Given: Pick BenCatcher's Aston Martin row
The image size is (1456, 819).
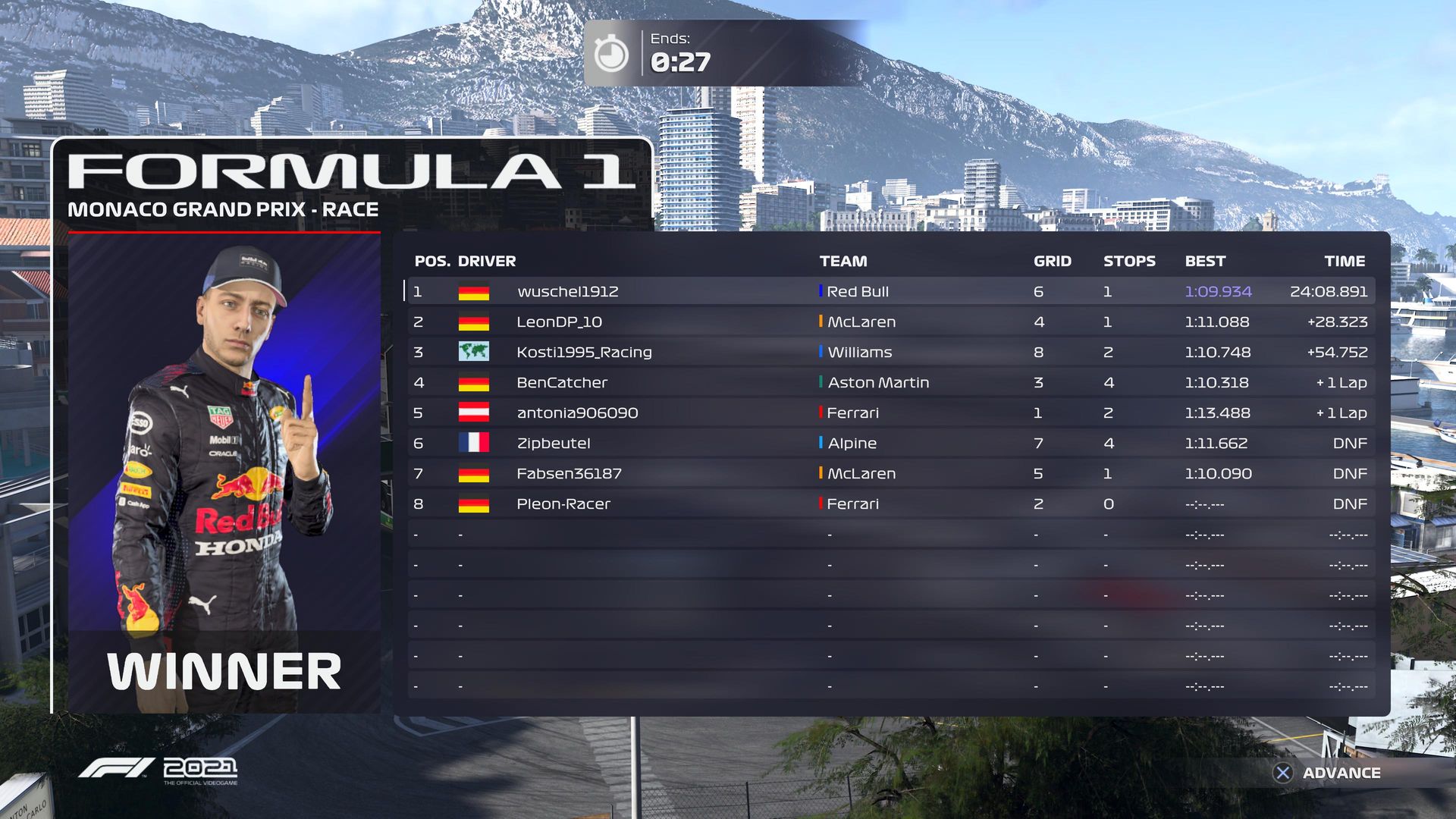Looking at the screenshot, I should tap(890, 382).
